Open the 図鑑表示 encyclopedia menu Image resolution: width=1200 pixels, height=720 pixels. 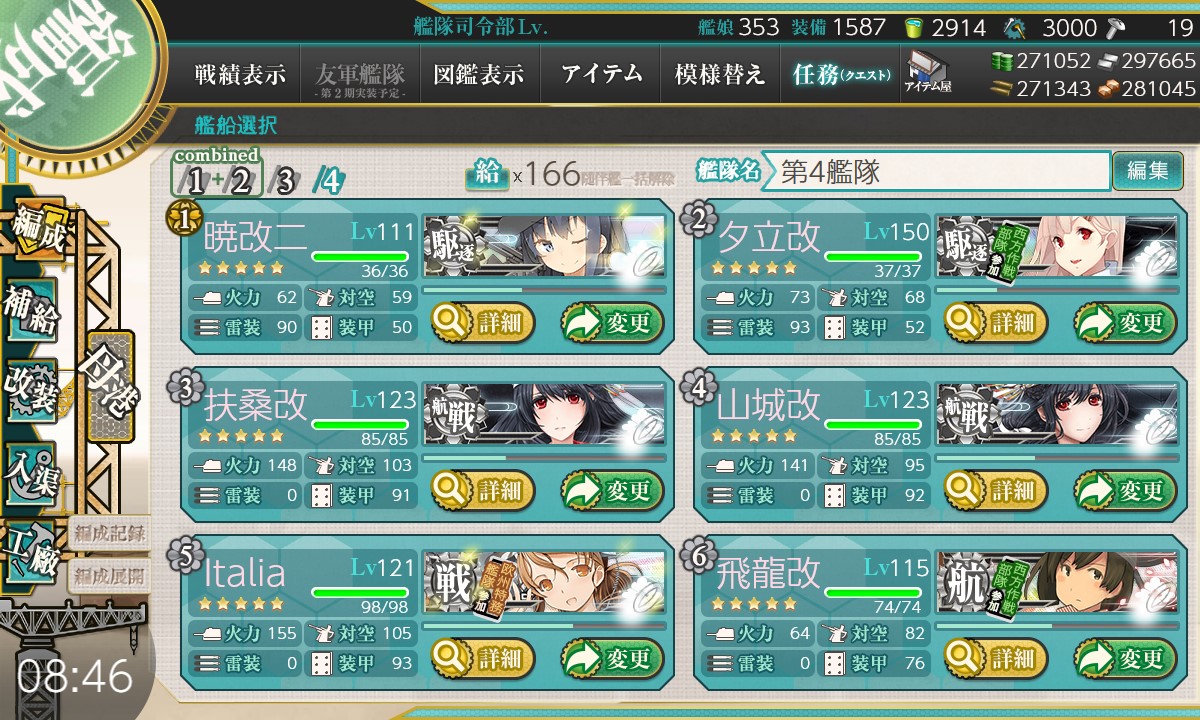click(x=479, y=75)
